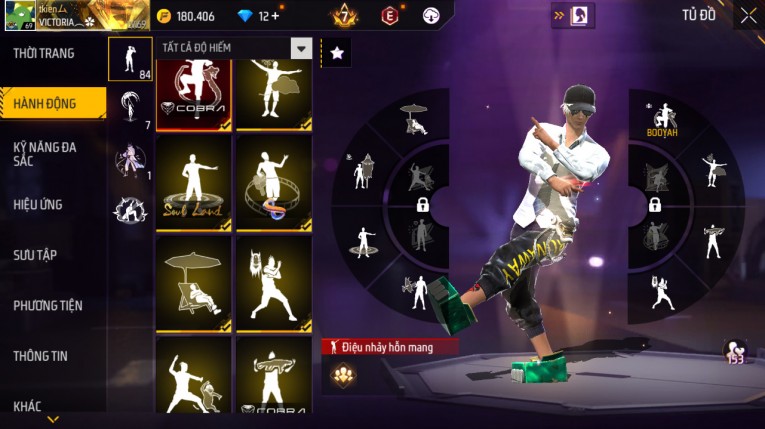Go to the Sưu Tập tab

(x=35, y=255)
